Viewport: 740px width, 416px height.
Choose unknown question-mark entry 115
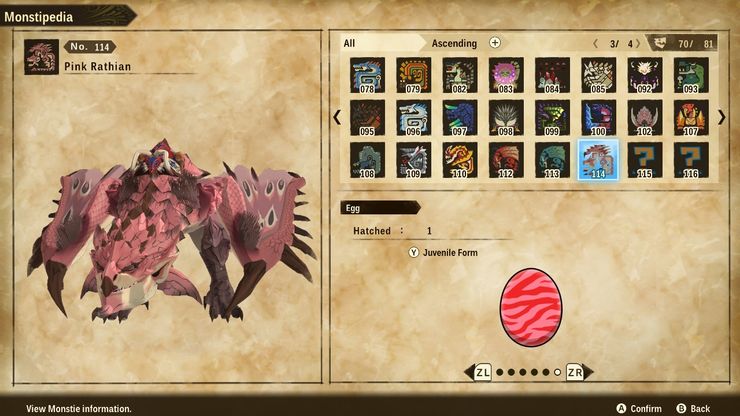tap(645, 160)
